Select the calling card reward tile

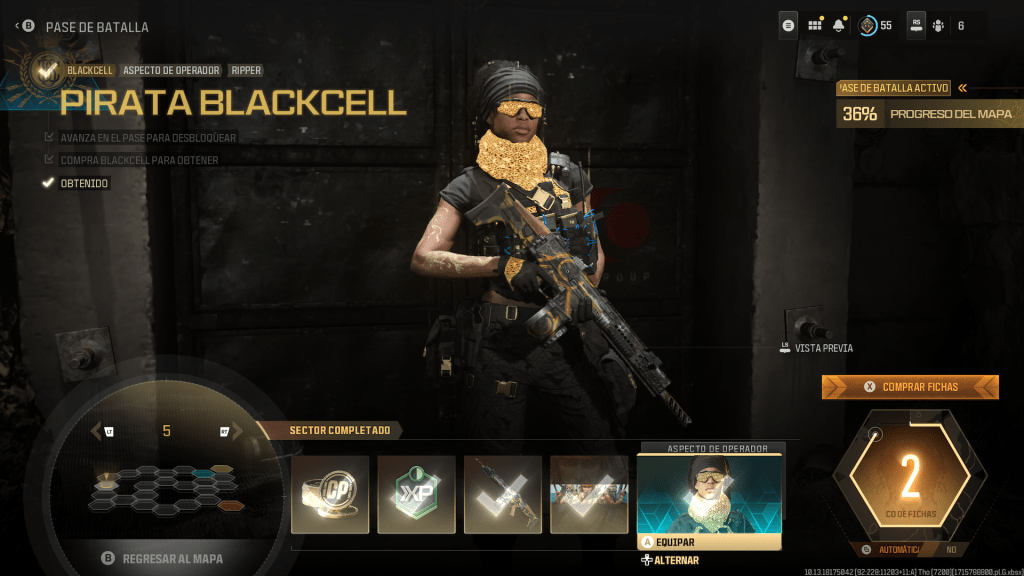(x=589, y=494)
